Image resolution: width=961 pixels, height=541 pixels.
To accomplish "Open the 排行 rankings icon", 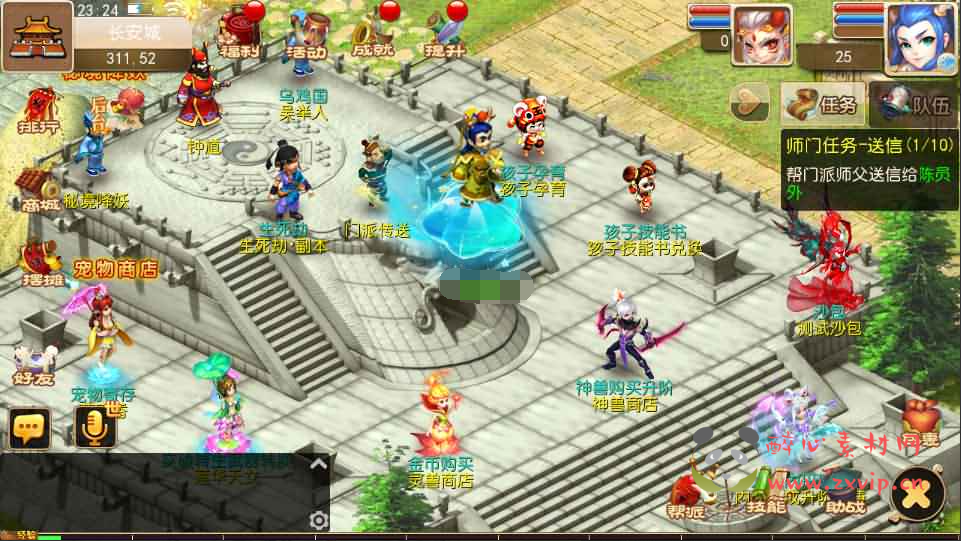I will 39,111.
